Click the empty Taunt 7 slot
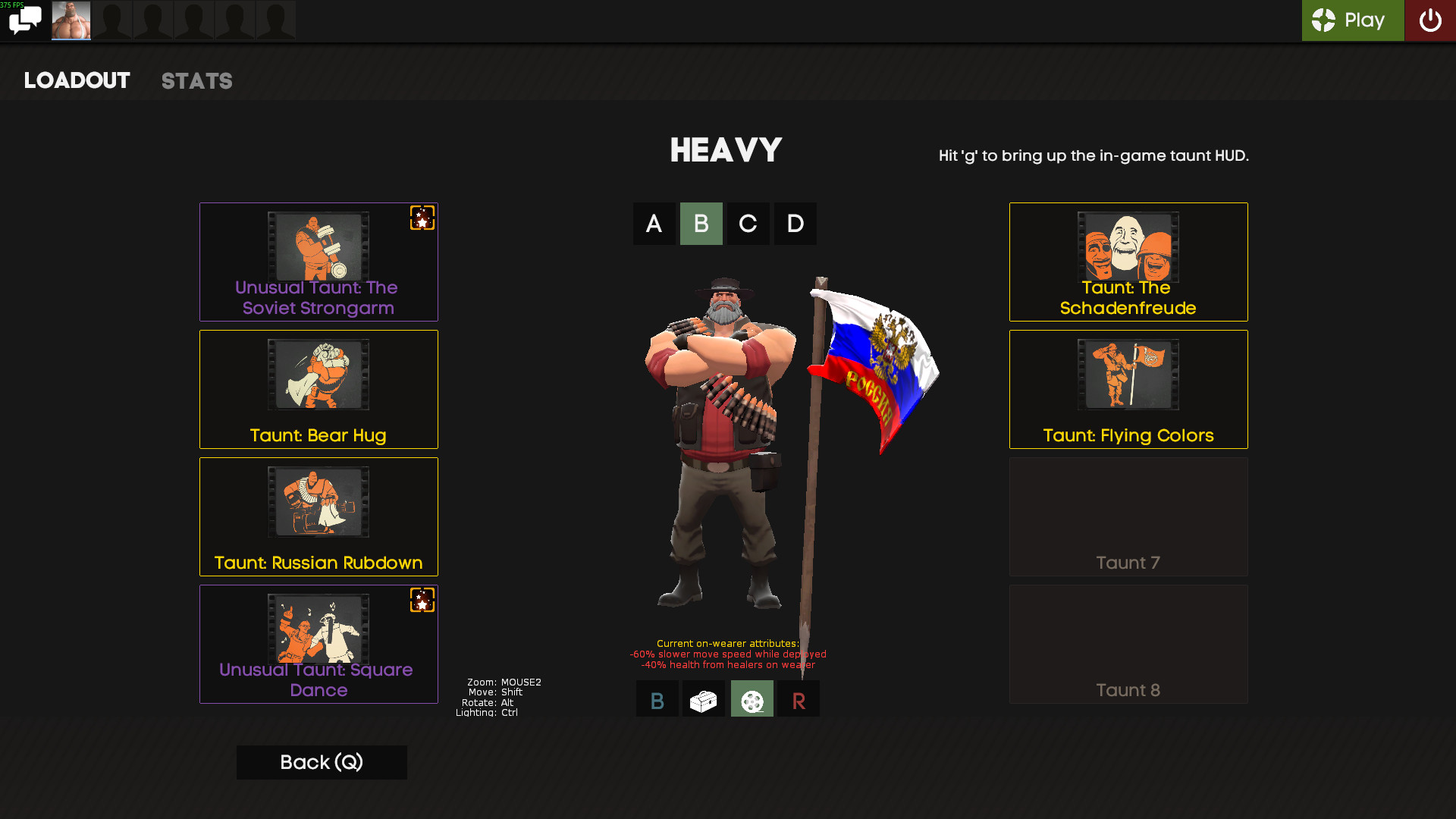 click(x=1128, y=516)
